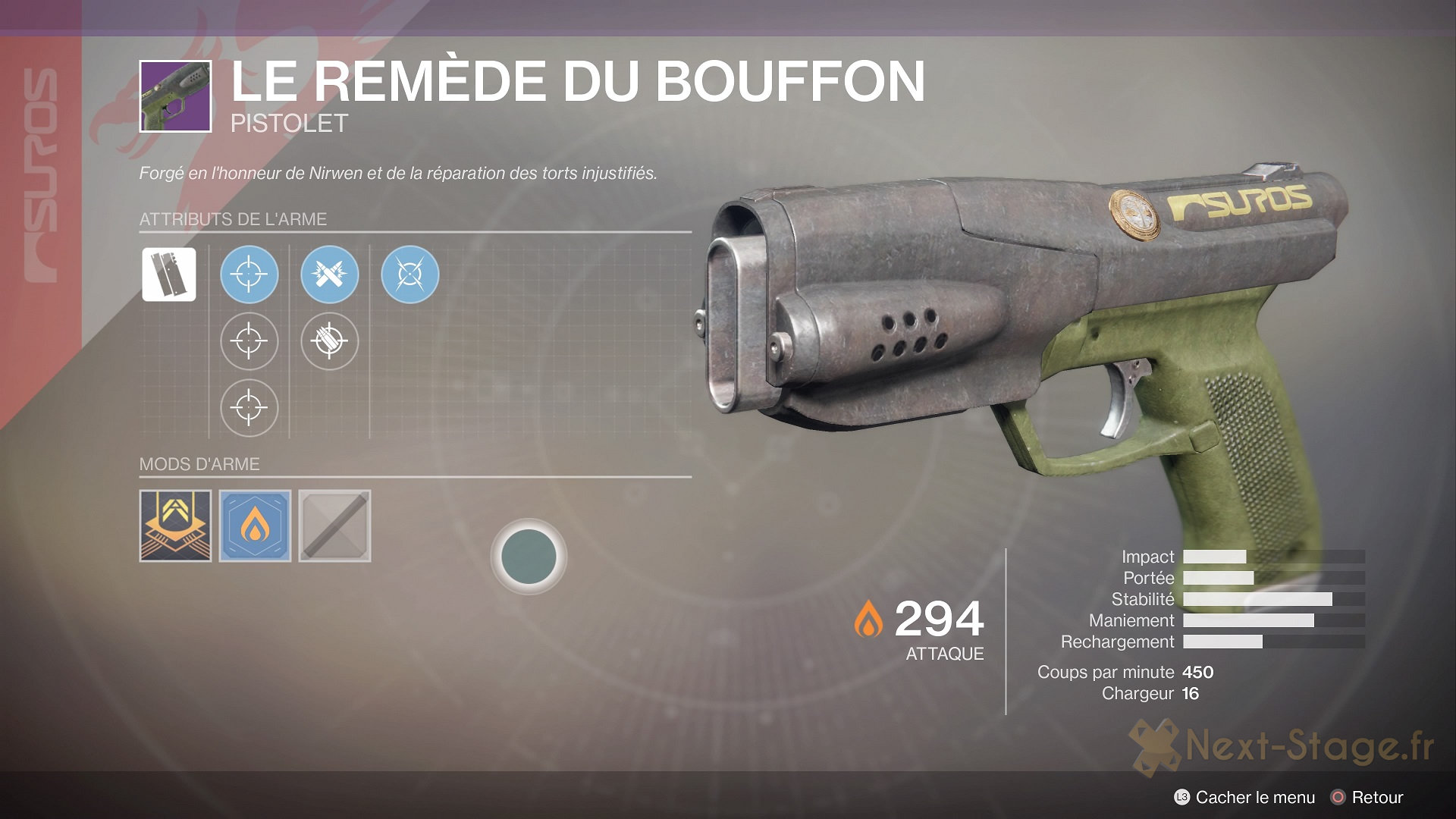
Task: Select the active blue crossed-bullets magazine perk
Action: (x=329, y=275)
